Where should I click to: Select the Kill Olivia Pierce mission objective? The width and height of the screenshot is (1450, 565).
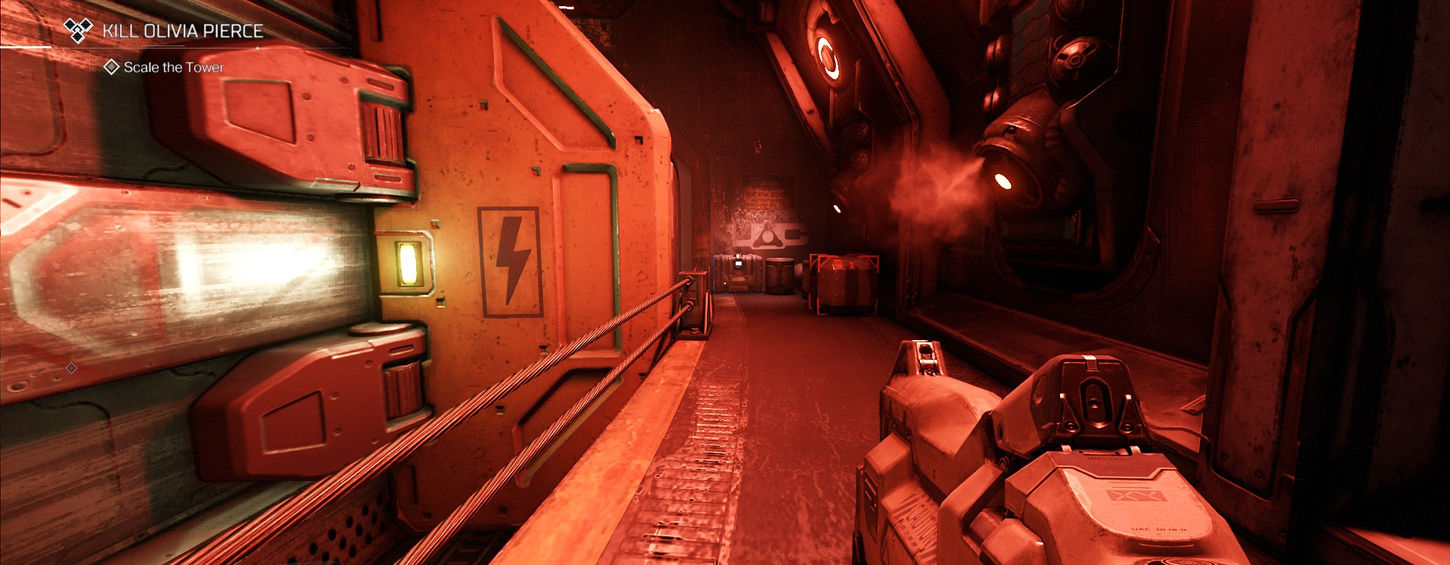[x=181, y=31]
